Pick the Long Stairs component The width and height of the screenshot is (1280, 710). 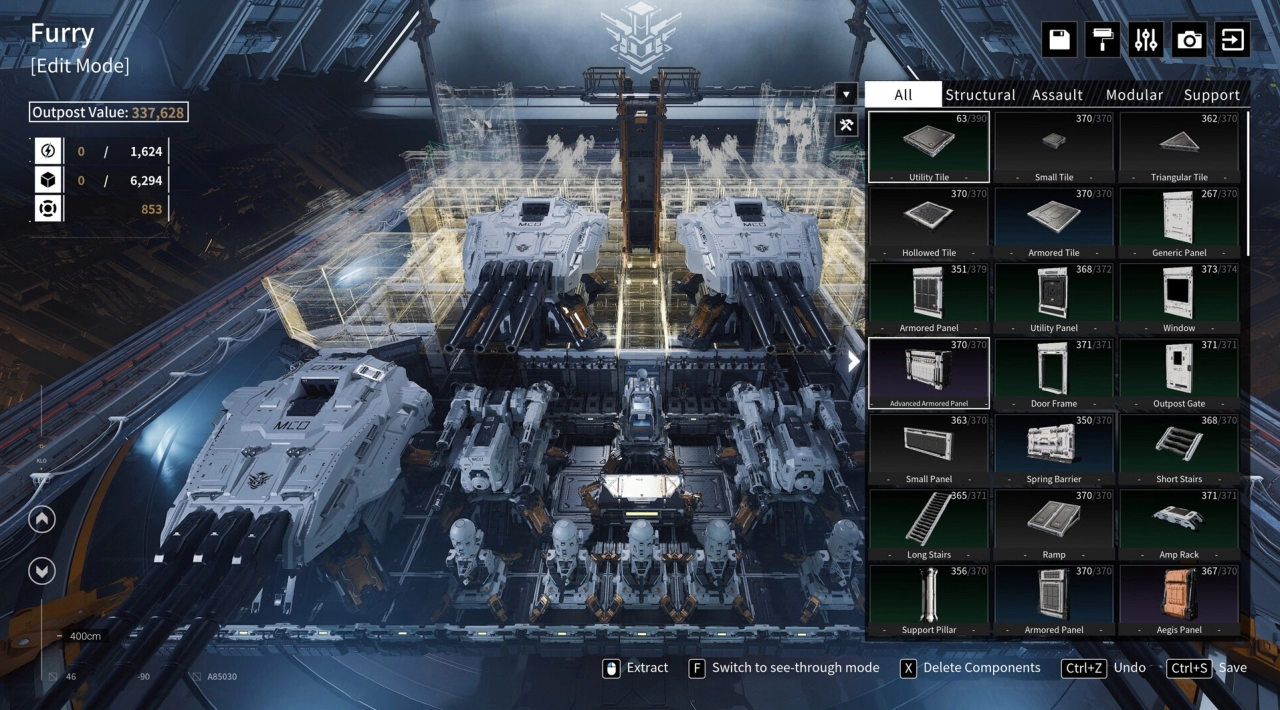coord(929,524)
